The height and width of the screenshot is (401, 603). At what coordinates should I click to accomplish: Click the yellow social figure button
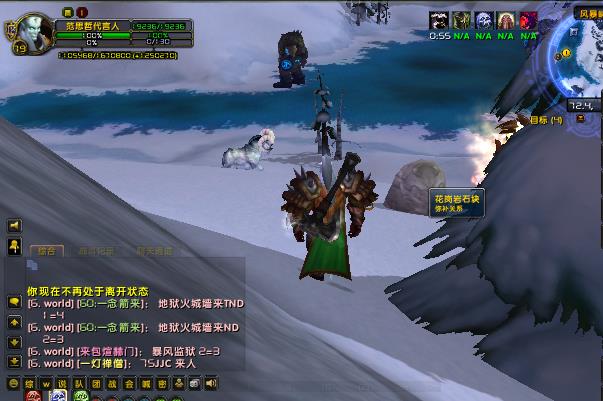click(x=14, y=245)
